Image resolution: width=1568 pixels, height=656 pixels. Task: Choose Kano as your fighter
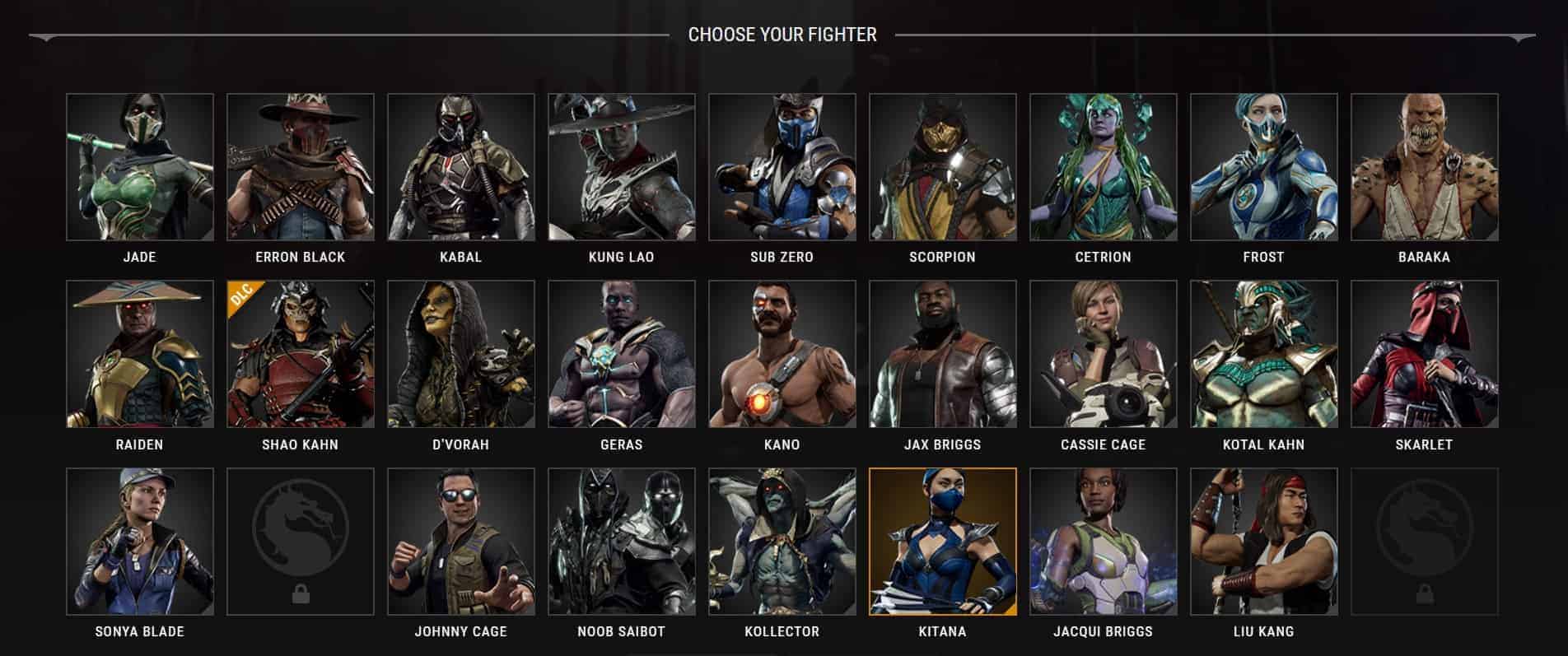(782, 354)
